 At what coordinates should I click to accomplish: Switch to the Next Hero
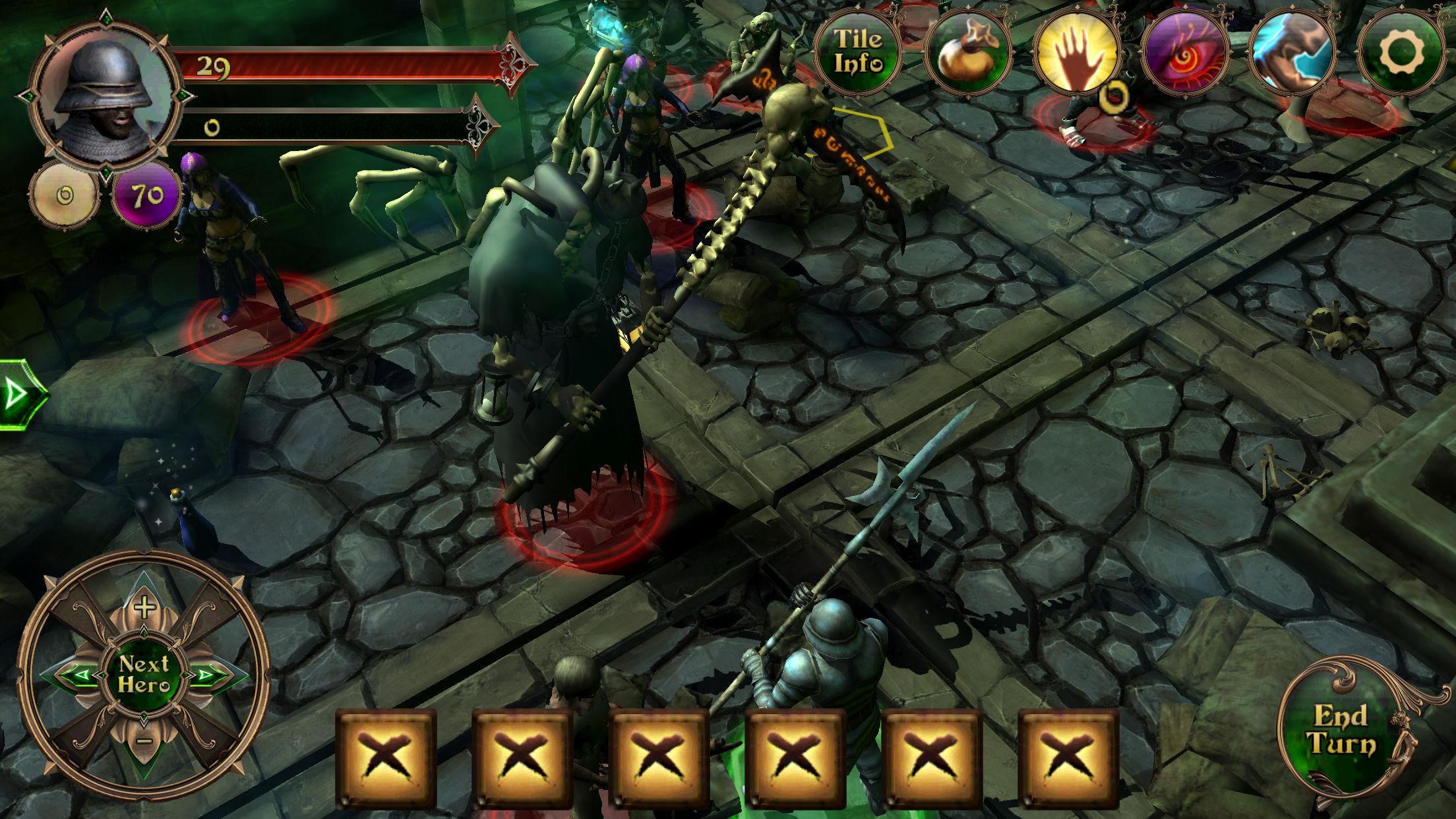tap(144, 675)
